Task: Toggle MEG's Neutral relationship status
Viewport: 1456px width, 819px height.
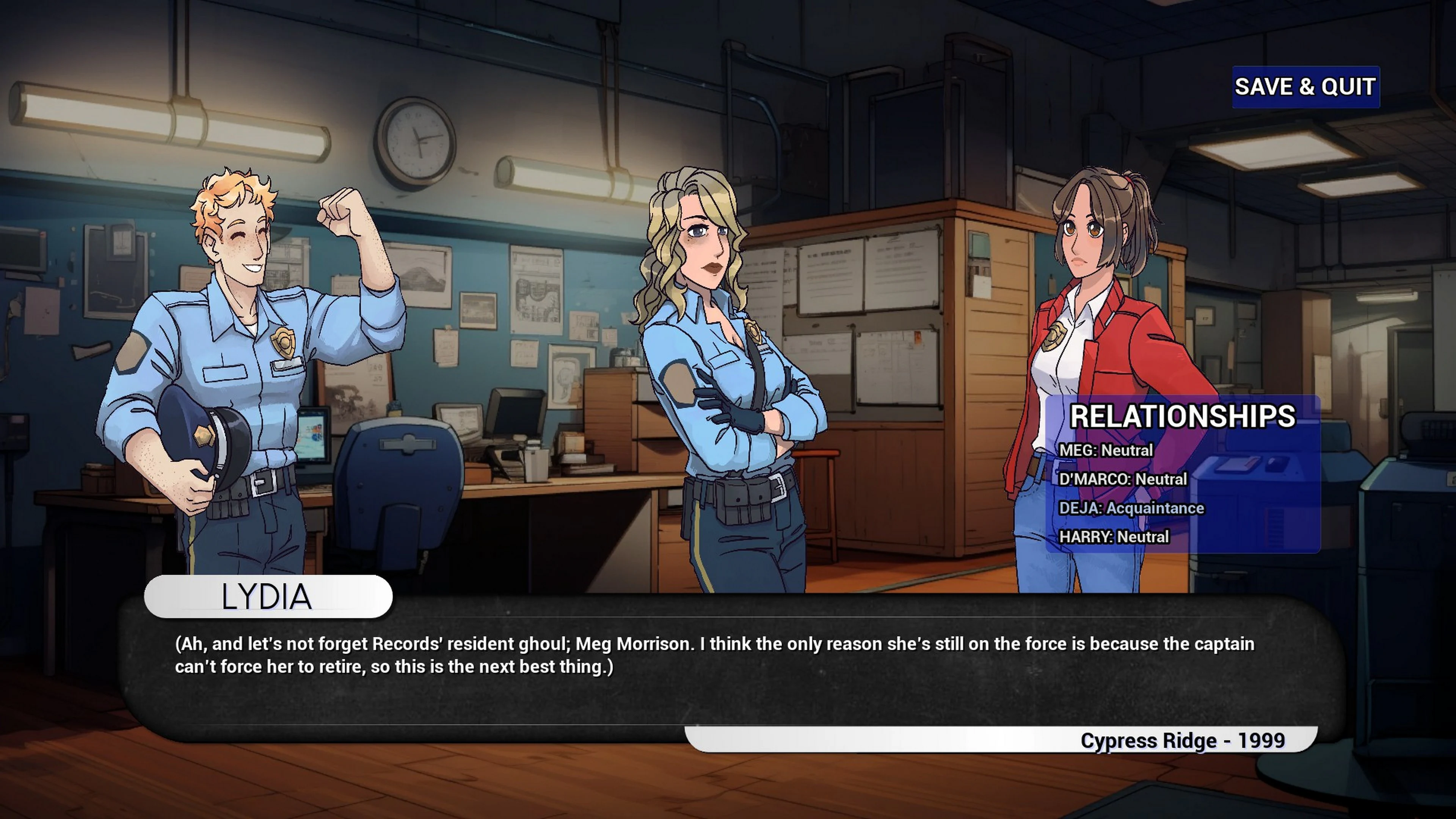Action: pyautogui.click(x=1108, y=450)
